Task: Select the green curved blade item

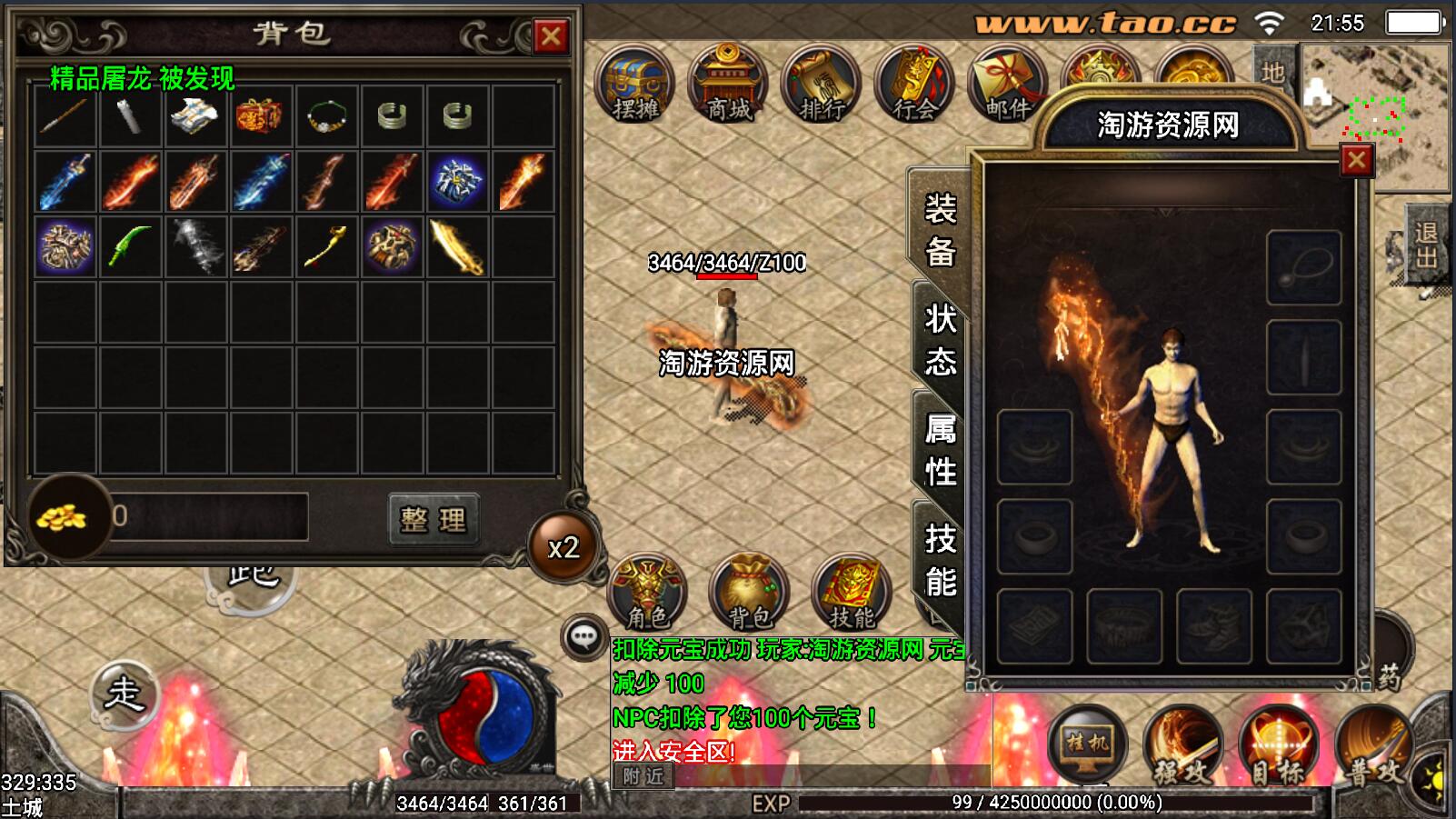Action: (x=131, y=247)
